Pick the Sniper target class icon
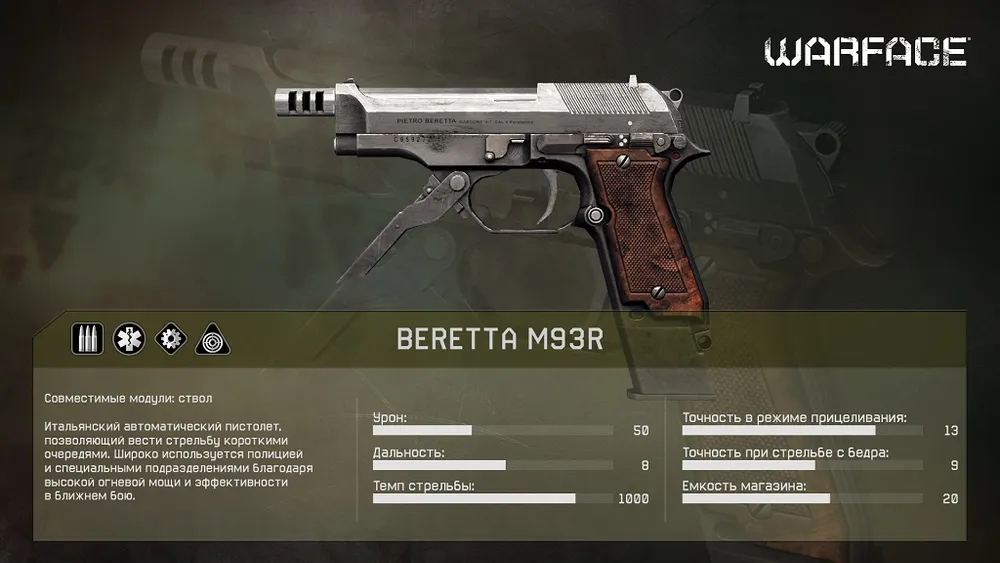This screenshot has width=1000, height=563. 211,339
